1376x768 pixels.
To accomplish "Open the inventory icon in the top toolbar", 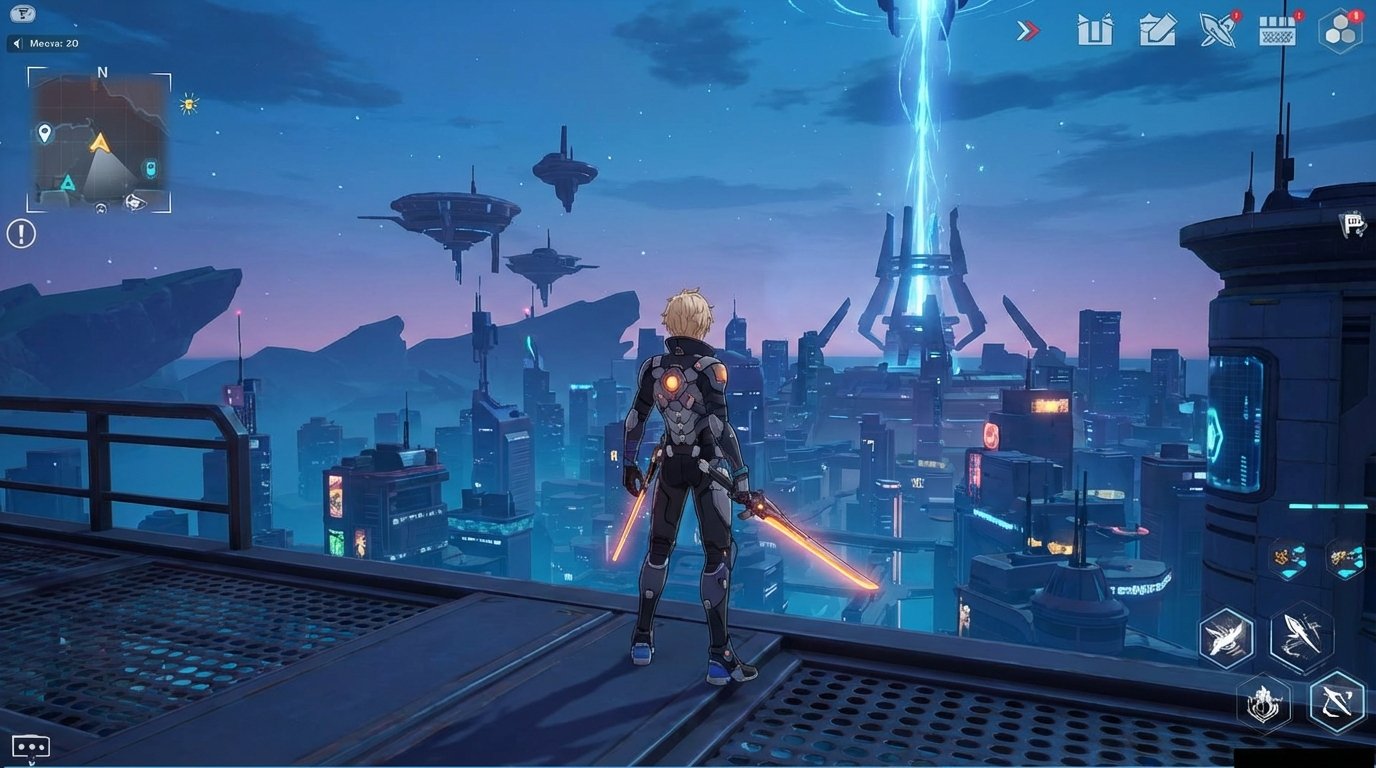I will point(1095,31).
